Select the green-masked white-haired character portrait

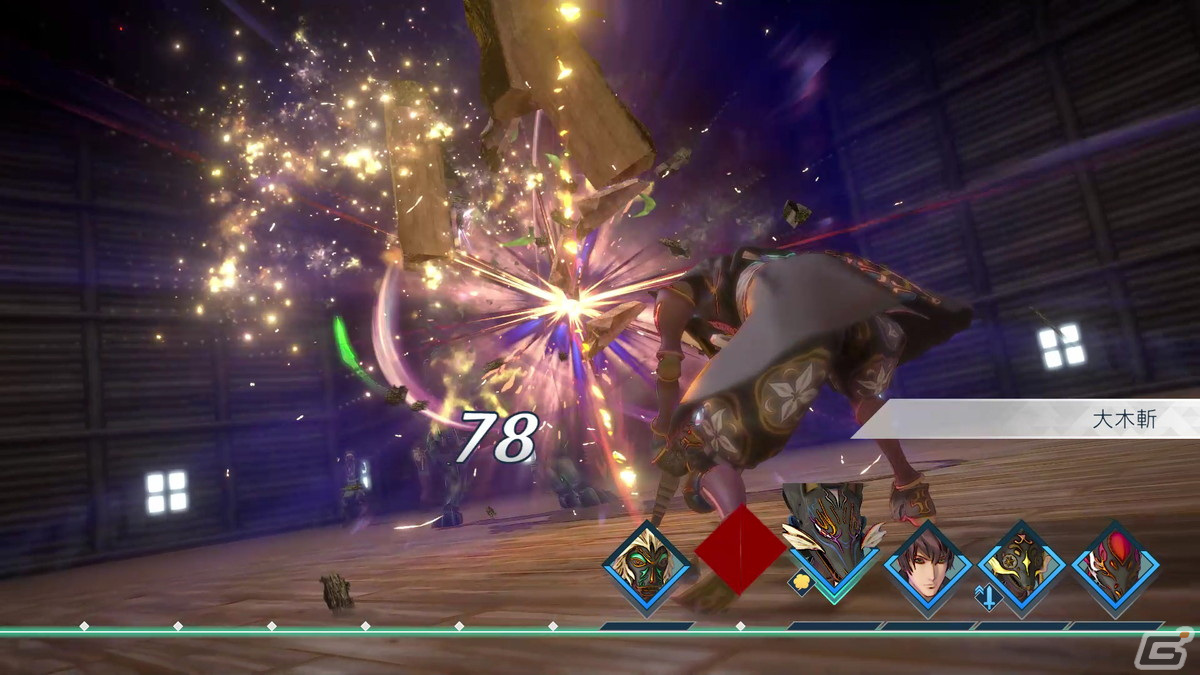coord(646,566)
